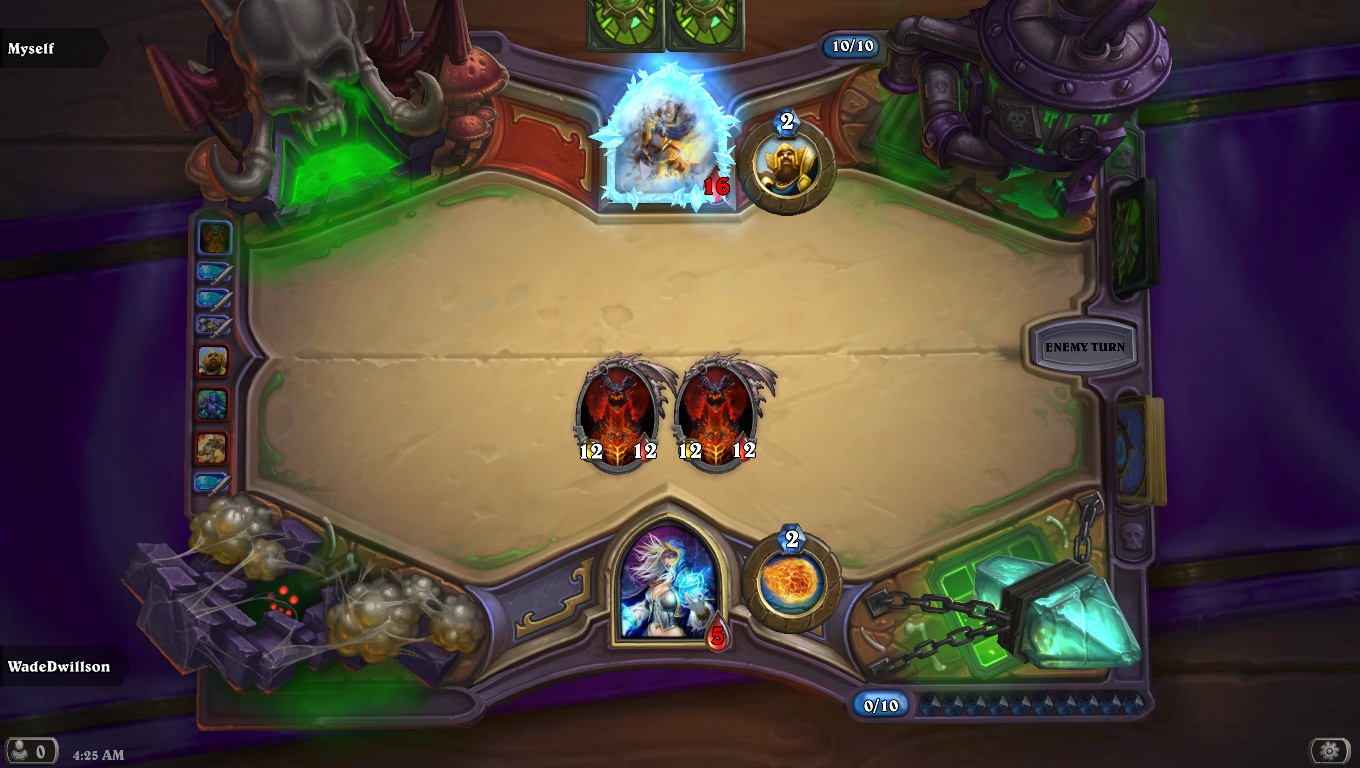This screenshot has height=768, width=1360.
Task: Select the left 12/12 demon minion
Action: 618,412
